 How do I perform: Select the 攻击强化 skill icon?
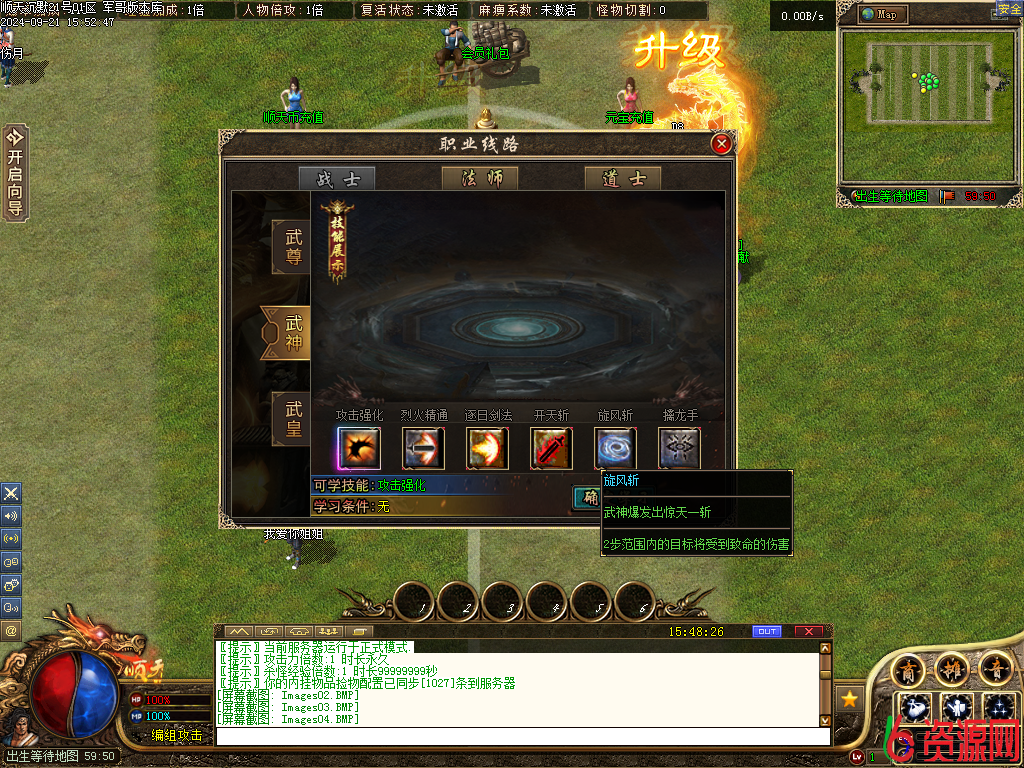(359, 448)
